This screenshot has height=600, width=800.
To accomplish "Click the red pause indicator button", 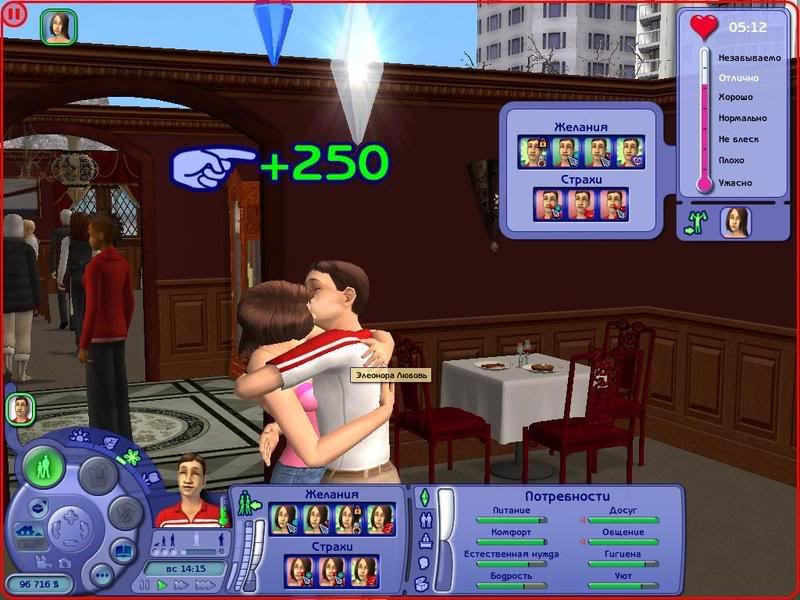I will point(15,16).
